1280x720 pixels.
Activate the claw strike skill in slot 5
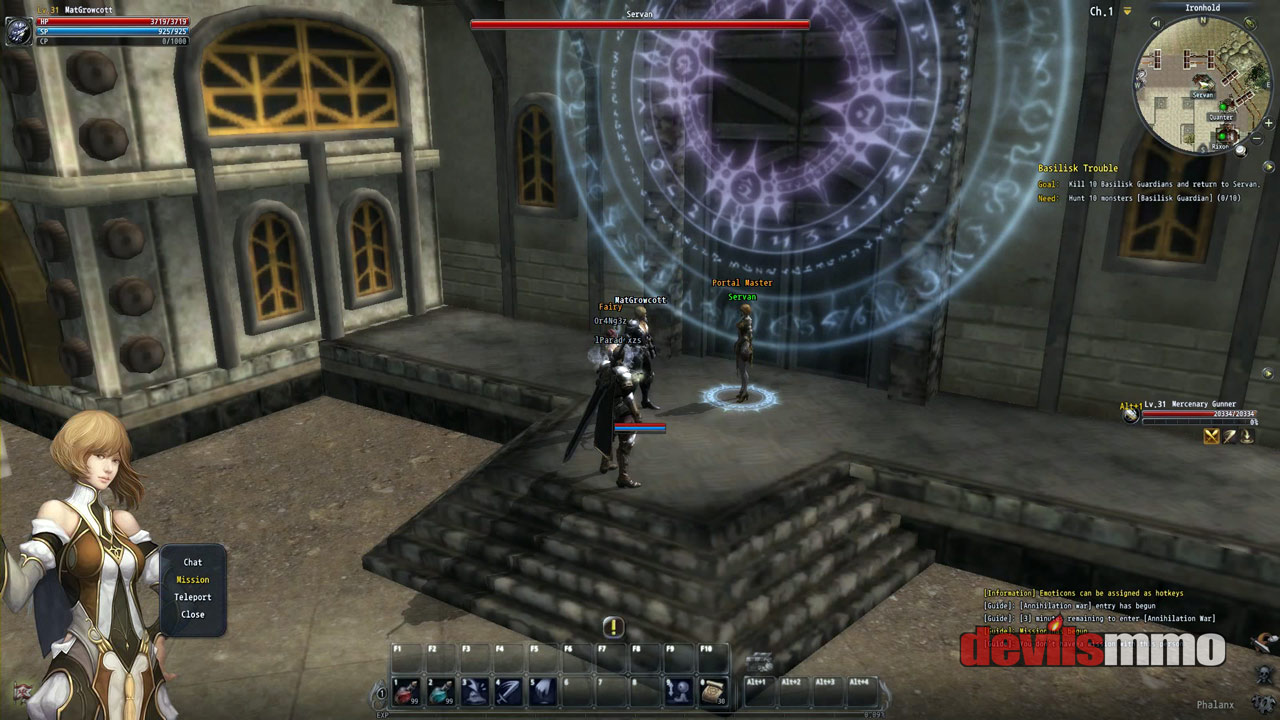[x=542, y=691]
